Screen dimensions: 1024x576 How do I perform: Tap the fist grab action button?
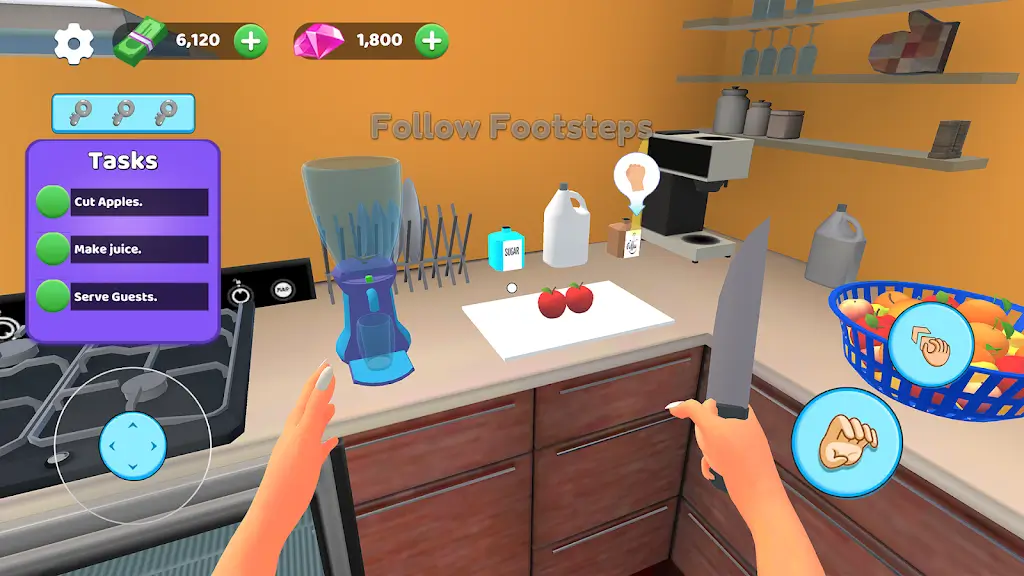pyautogui.click(x=846, y=441)
